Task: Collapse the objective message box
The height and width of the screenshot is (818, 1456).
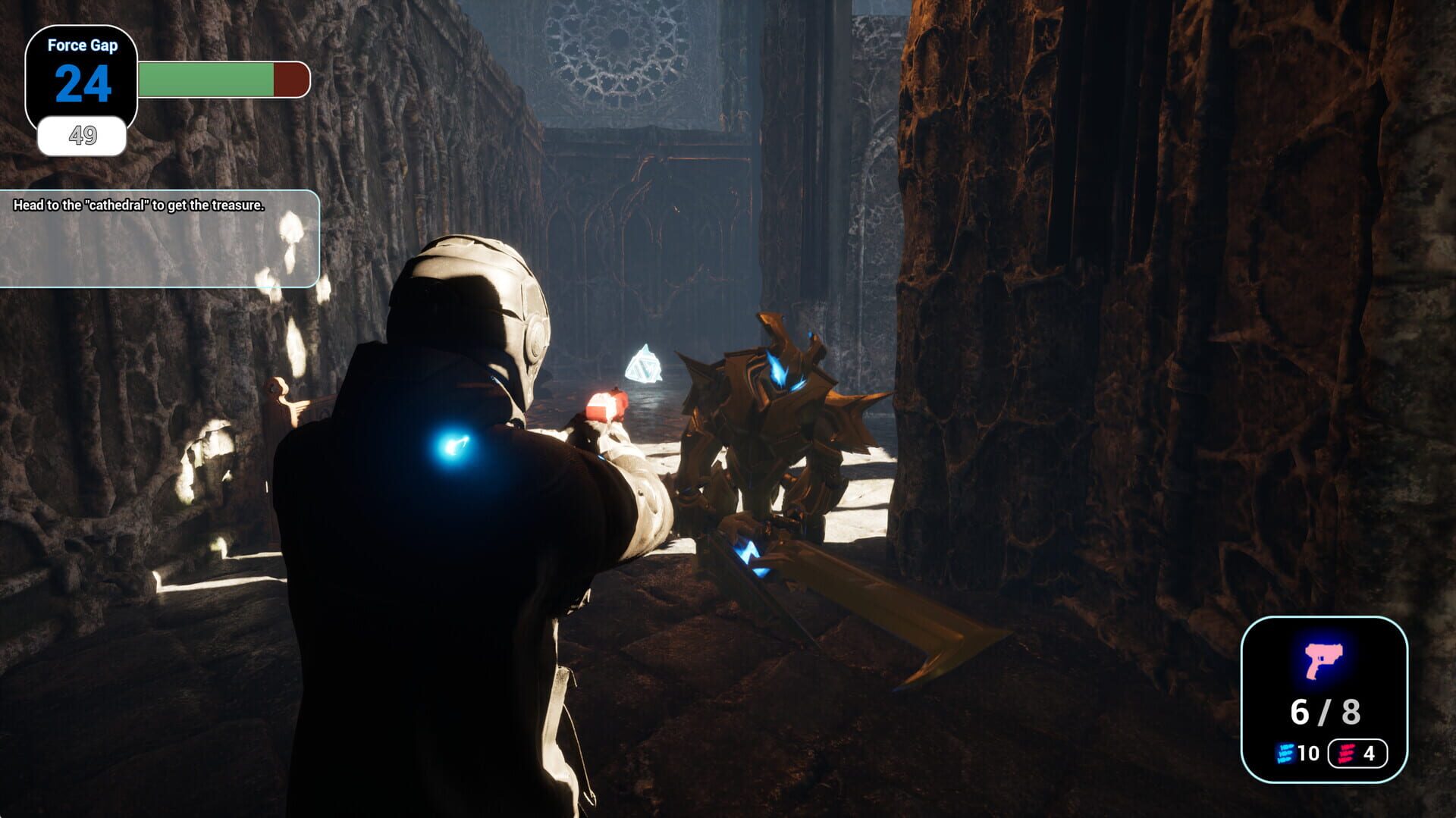Action: click(x=159, y=239)
